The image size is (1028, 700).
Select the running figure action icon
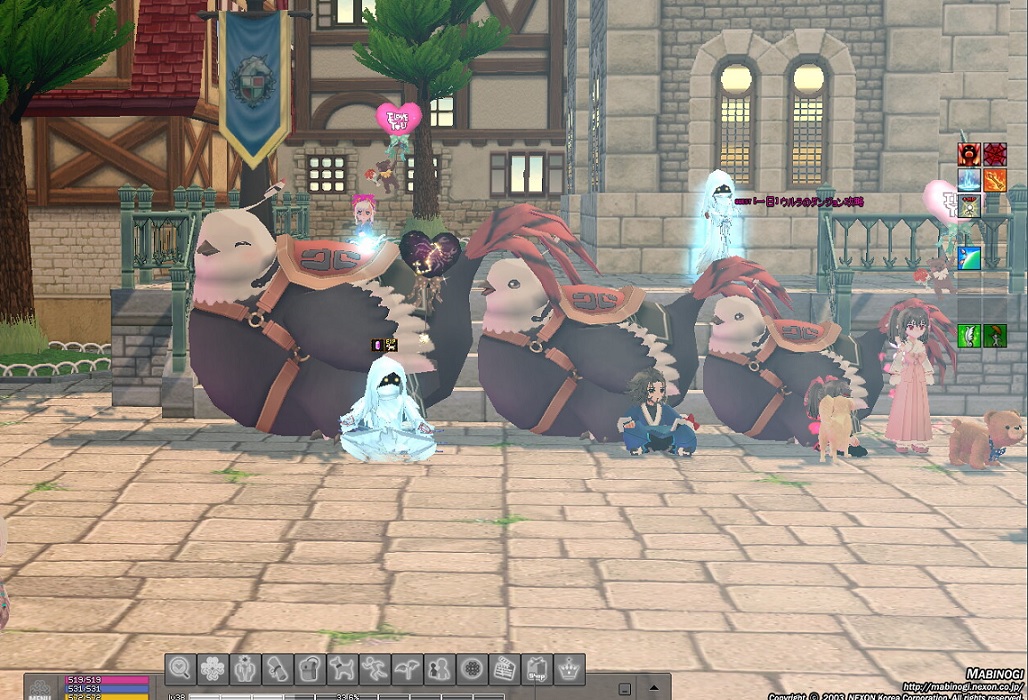click(x=374, y=667)
